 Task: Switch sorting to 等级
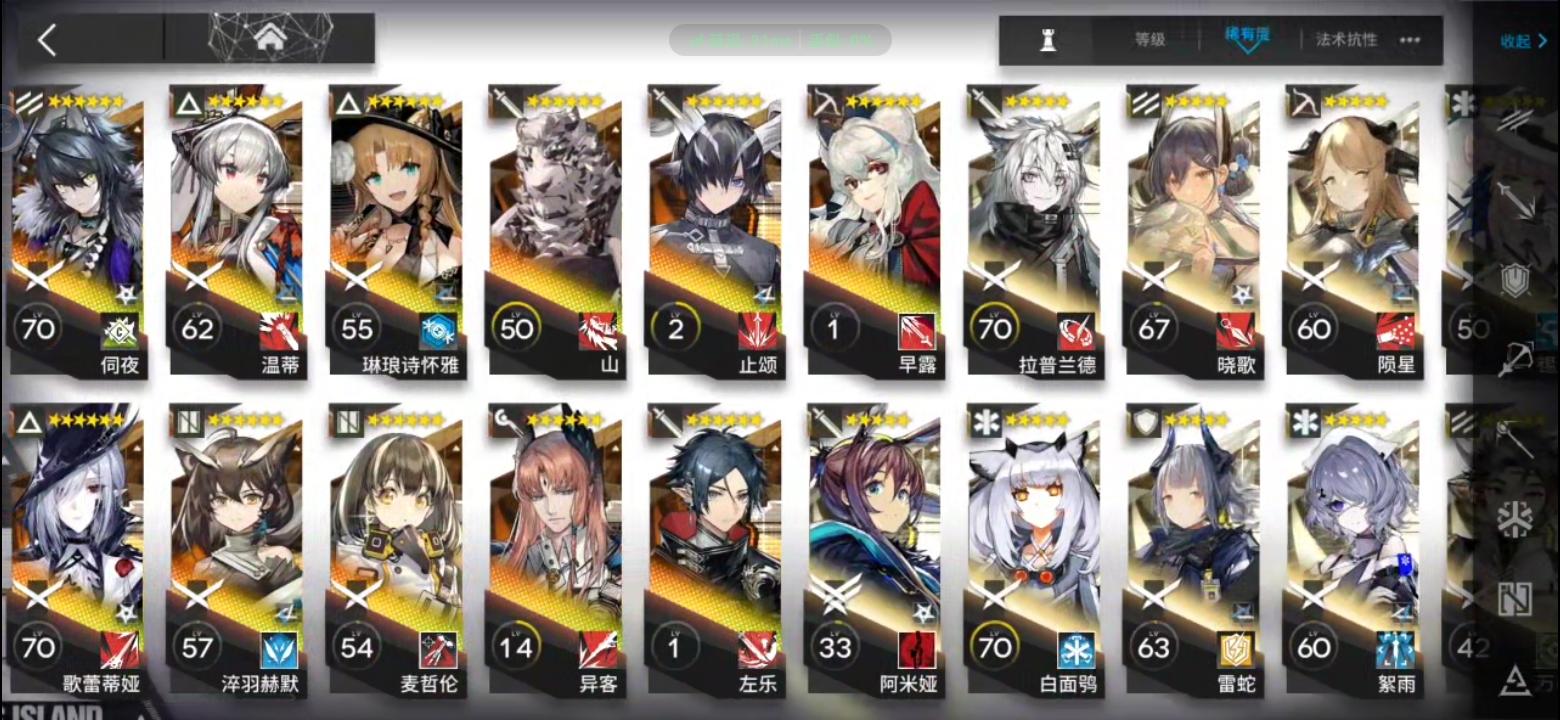(1150, 40)
